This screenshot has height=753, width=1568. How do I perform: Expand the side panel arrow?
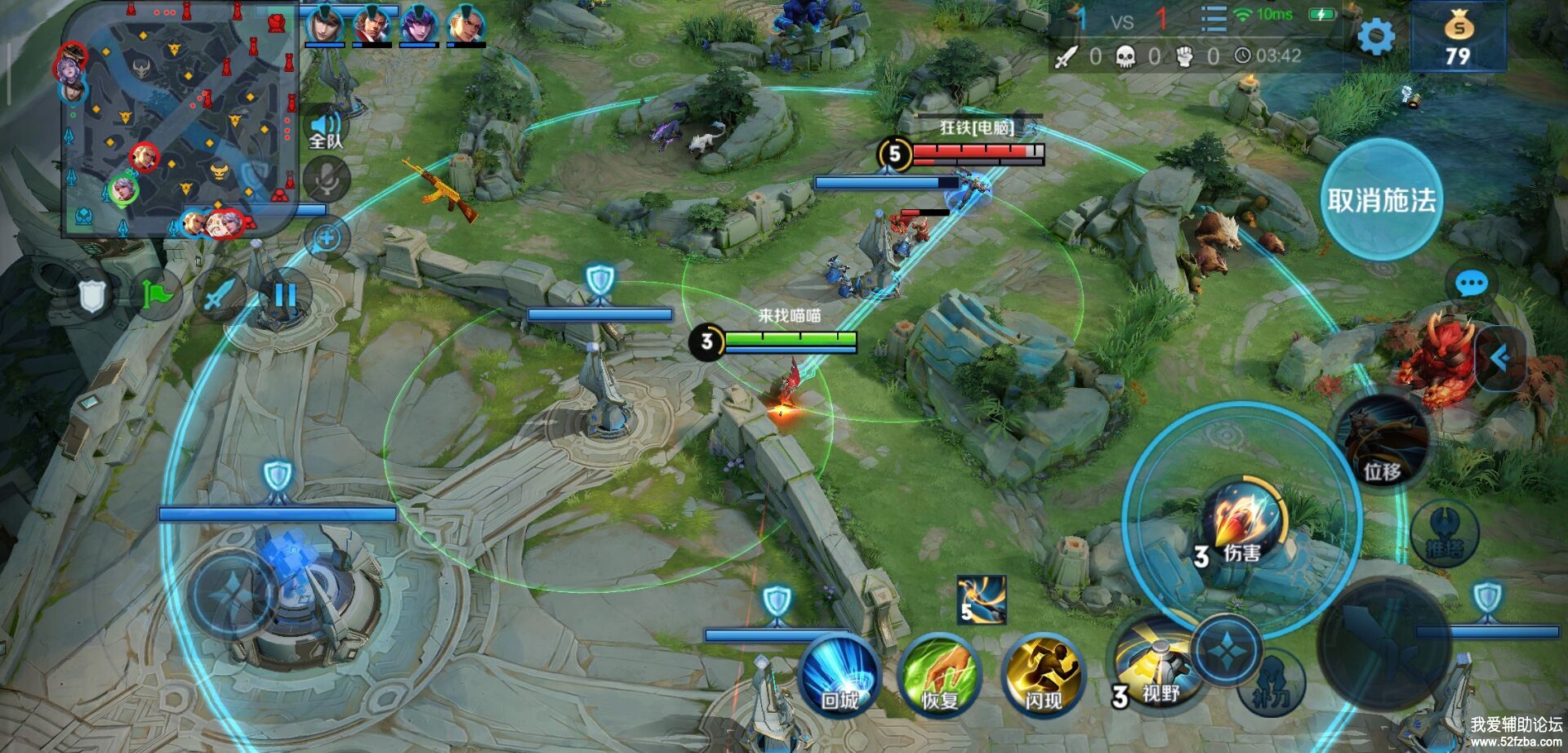click(1499, 358)
